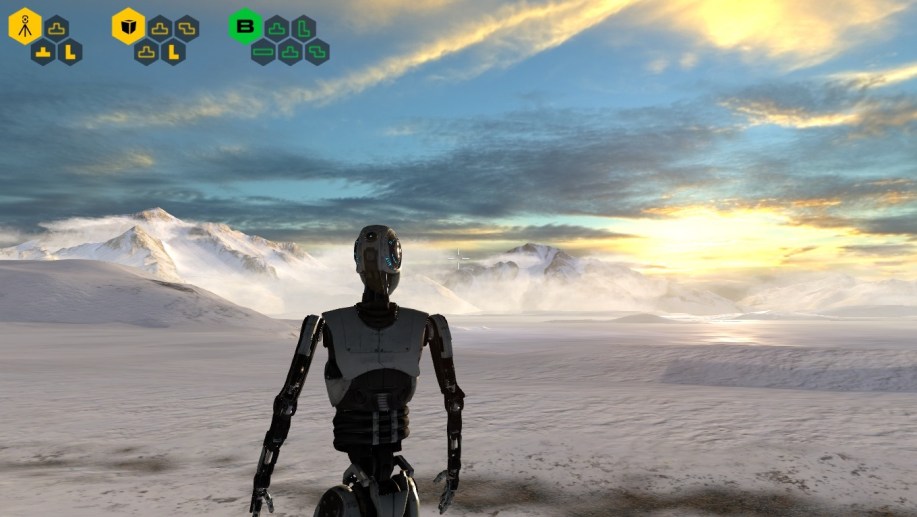Screen dimensions: 917x517
Task: Choose the solid yellow T-shaped sigil
Action: coord(43,52)
